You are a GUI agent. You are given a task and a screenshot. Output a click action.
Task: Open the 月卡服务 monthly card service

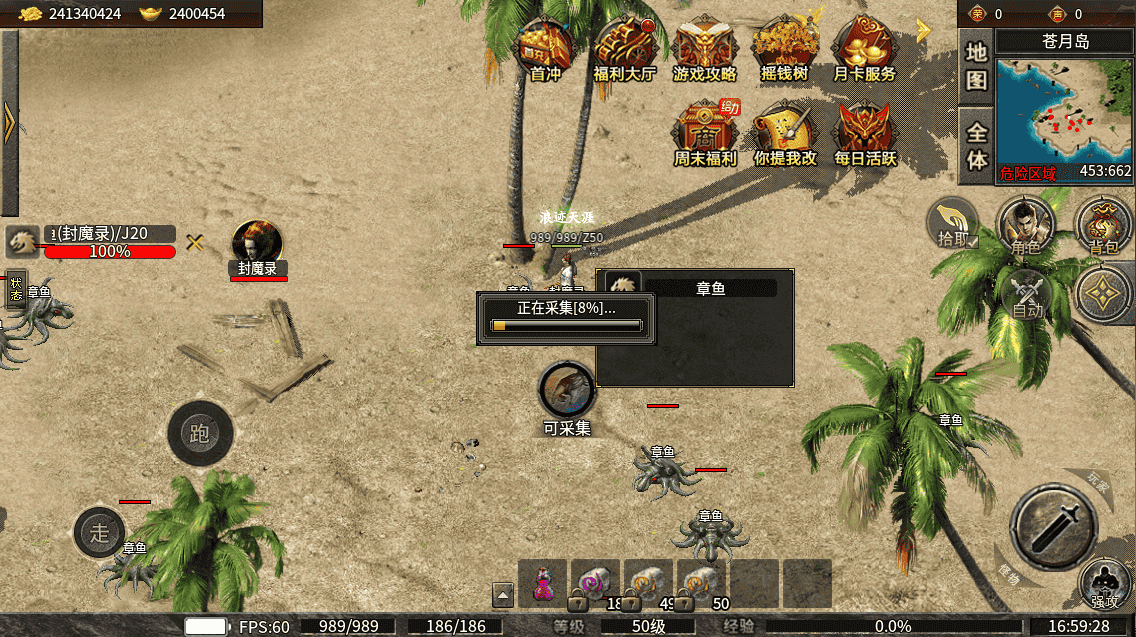point(864,50)
